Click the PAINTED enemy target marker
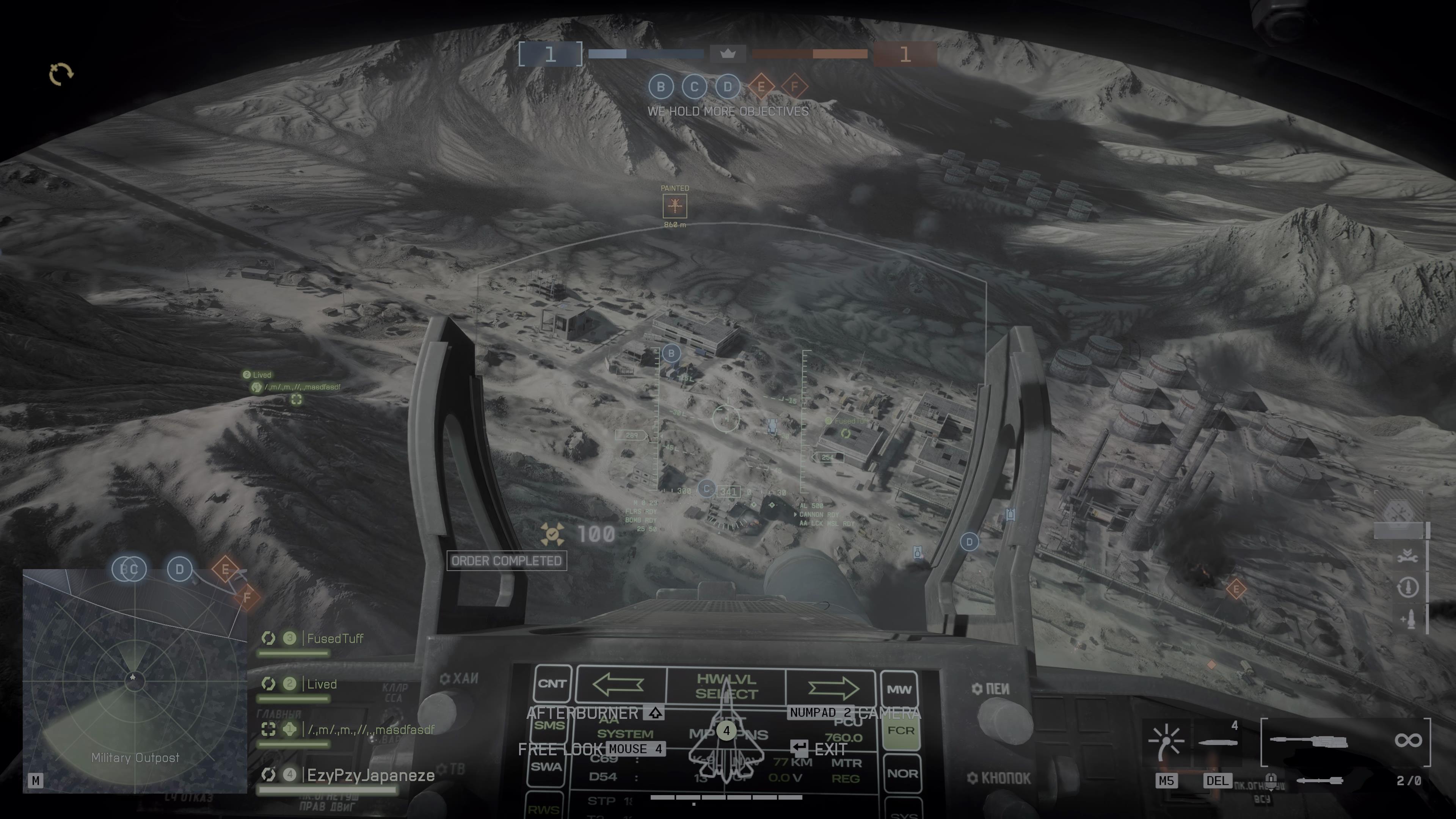 click(674, 206)
